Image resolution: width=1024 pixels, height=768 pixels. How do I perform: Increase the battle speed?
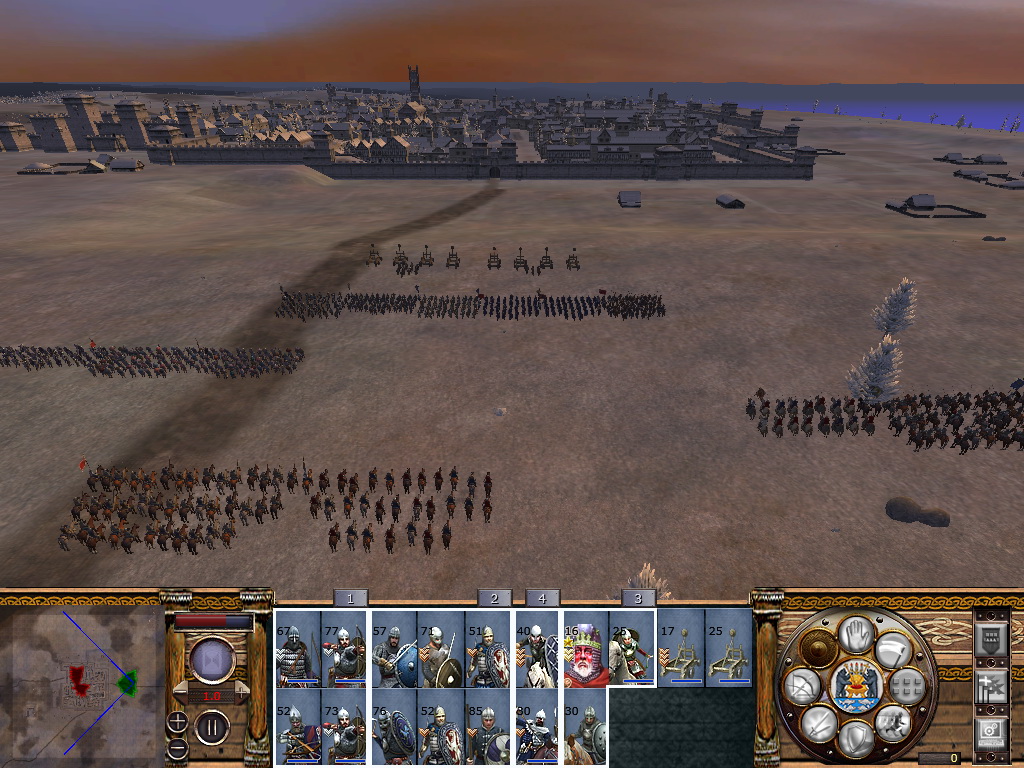[243, 692]
